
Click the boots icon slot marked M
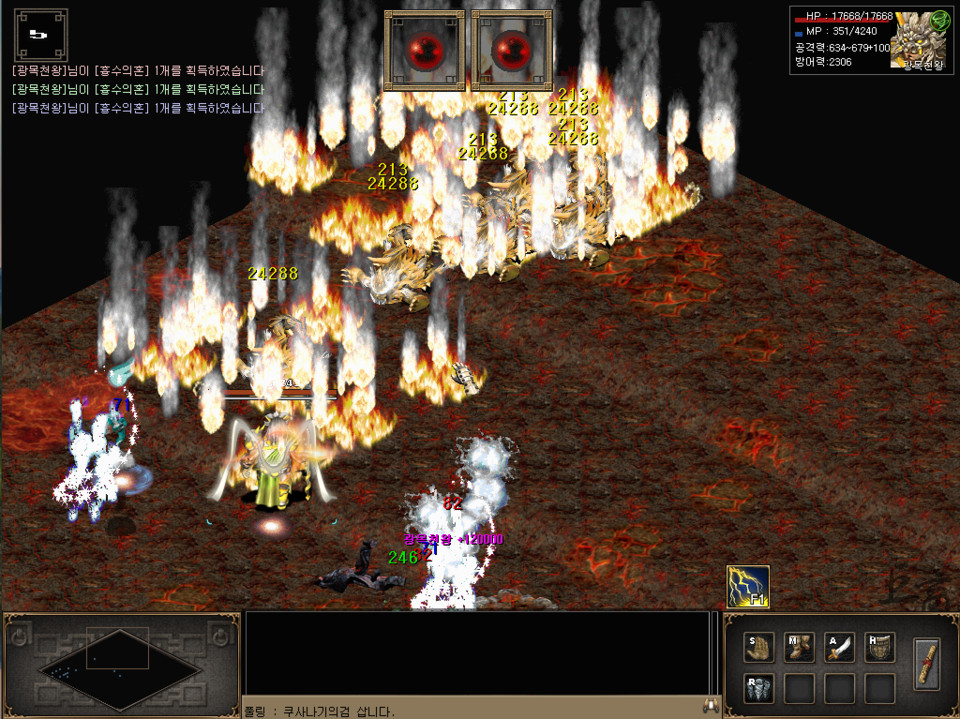(x=800, y=648)
